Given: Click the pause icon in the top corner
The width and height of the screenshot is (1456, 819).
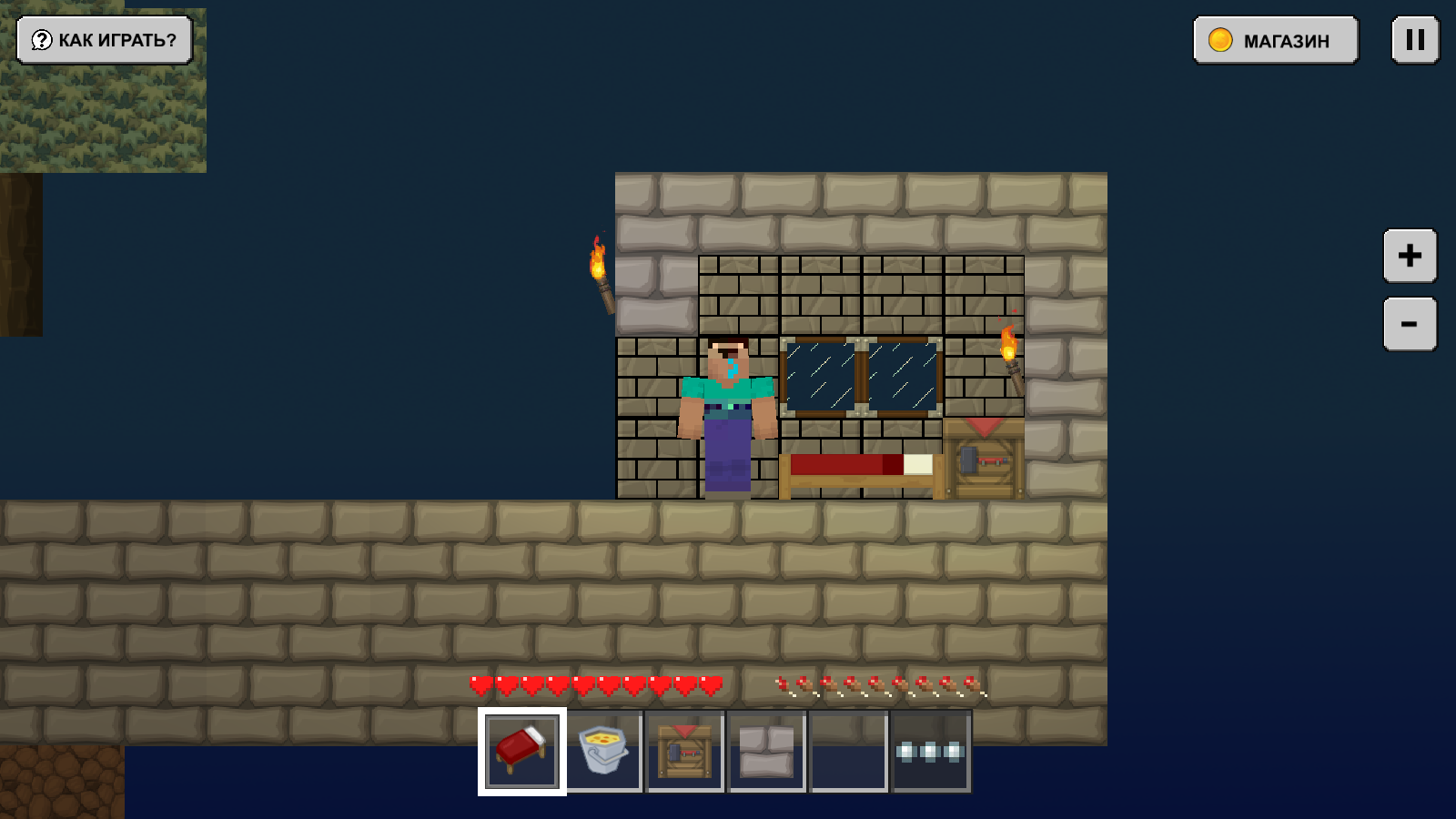Looking at the screenshot, I should coord(1413,40).
